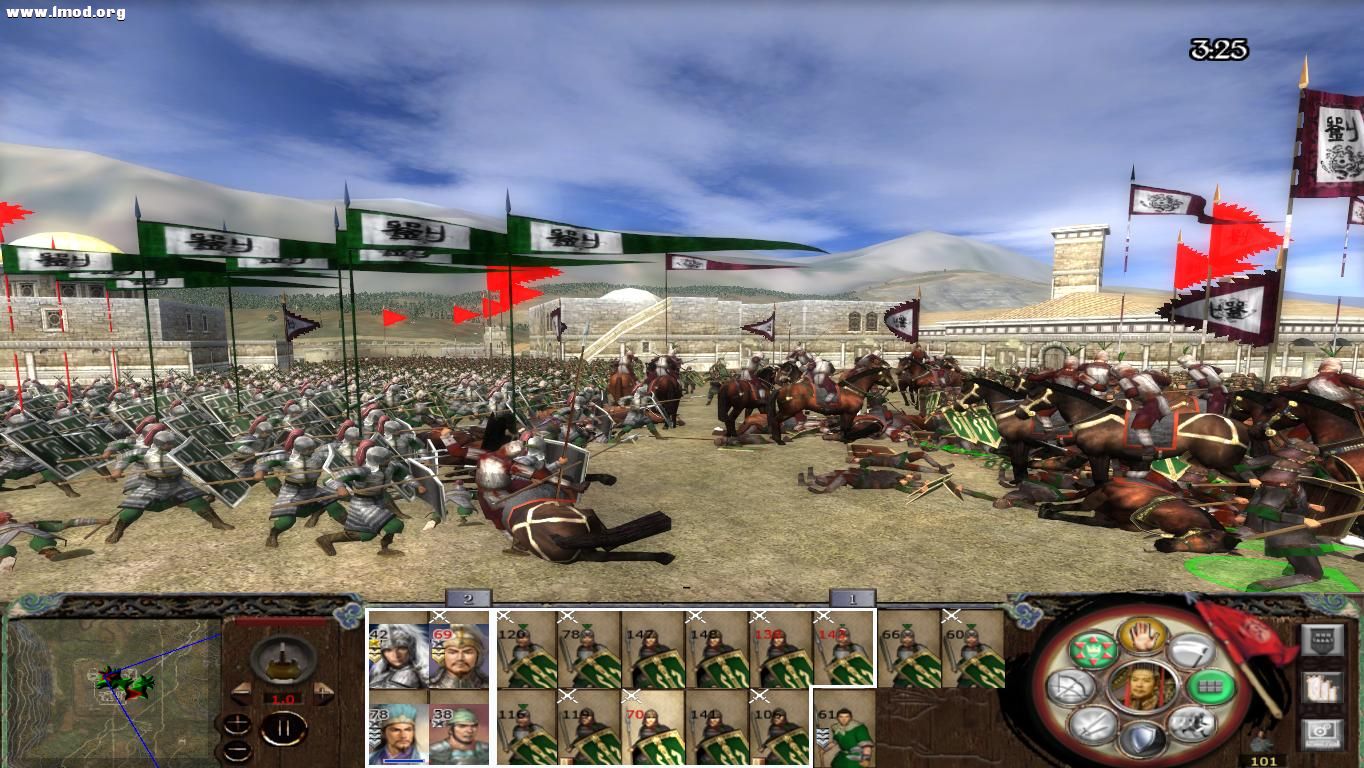The width and height of the screenshot is (1364, 768).
Task: Open the battle scrolls panel icon
Action: coord(1323,687)
